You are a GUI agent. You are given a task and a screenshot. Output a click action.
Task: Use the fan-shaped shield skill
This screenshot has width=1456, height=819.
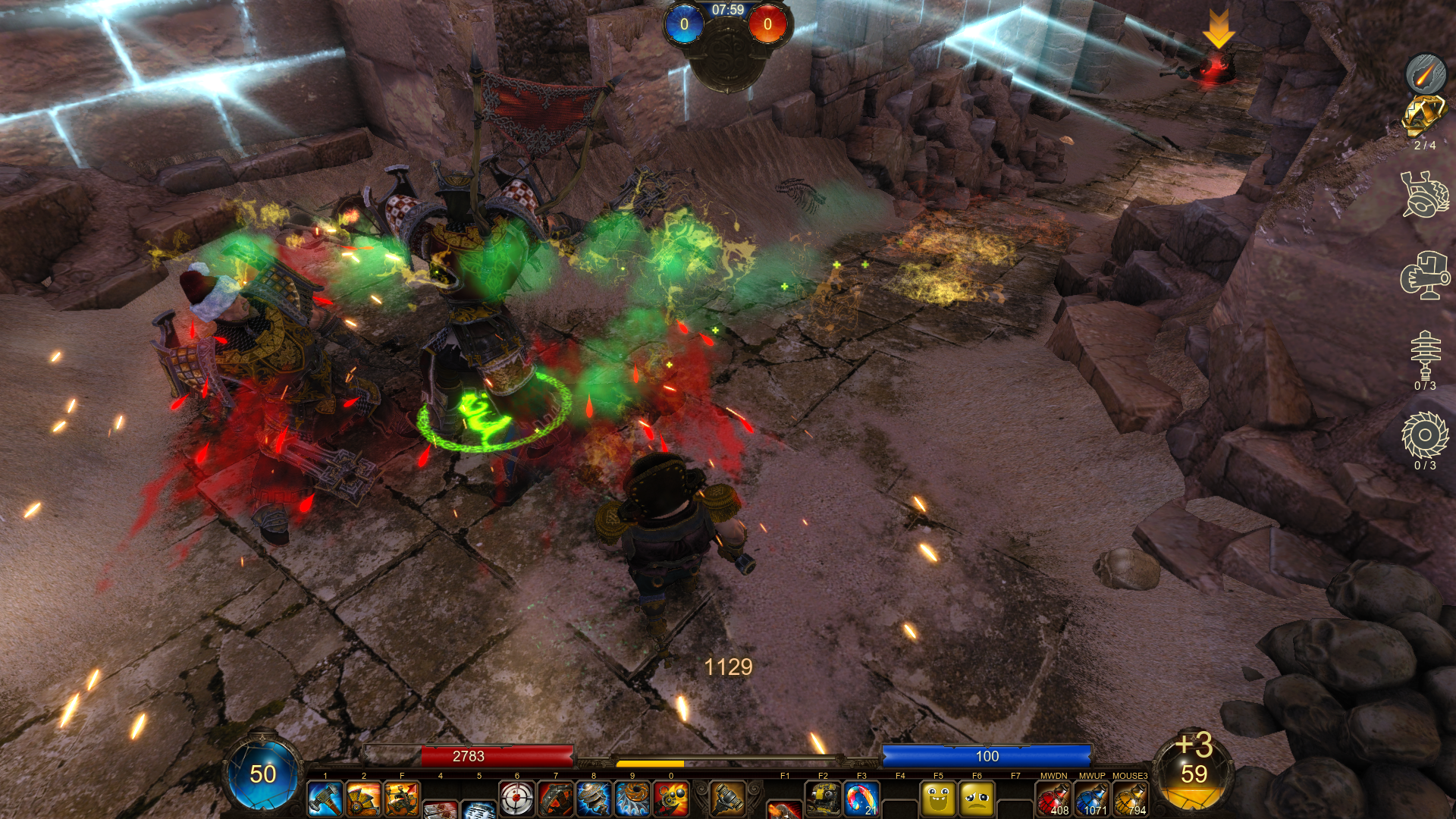tap(363, 799)
